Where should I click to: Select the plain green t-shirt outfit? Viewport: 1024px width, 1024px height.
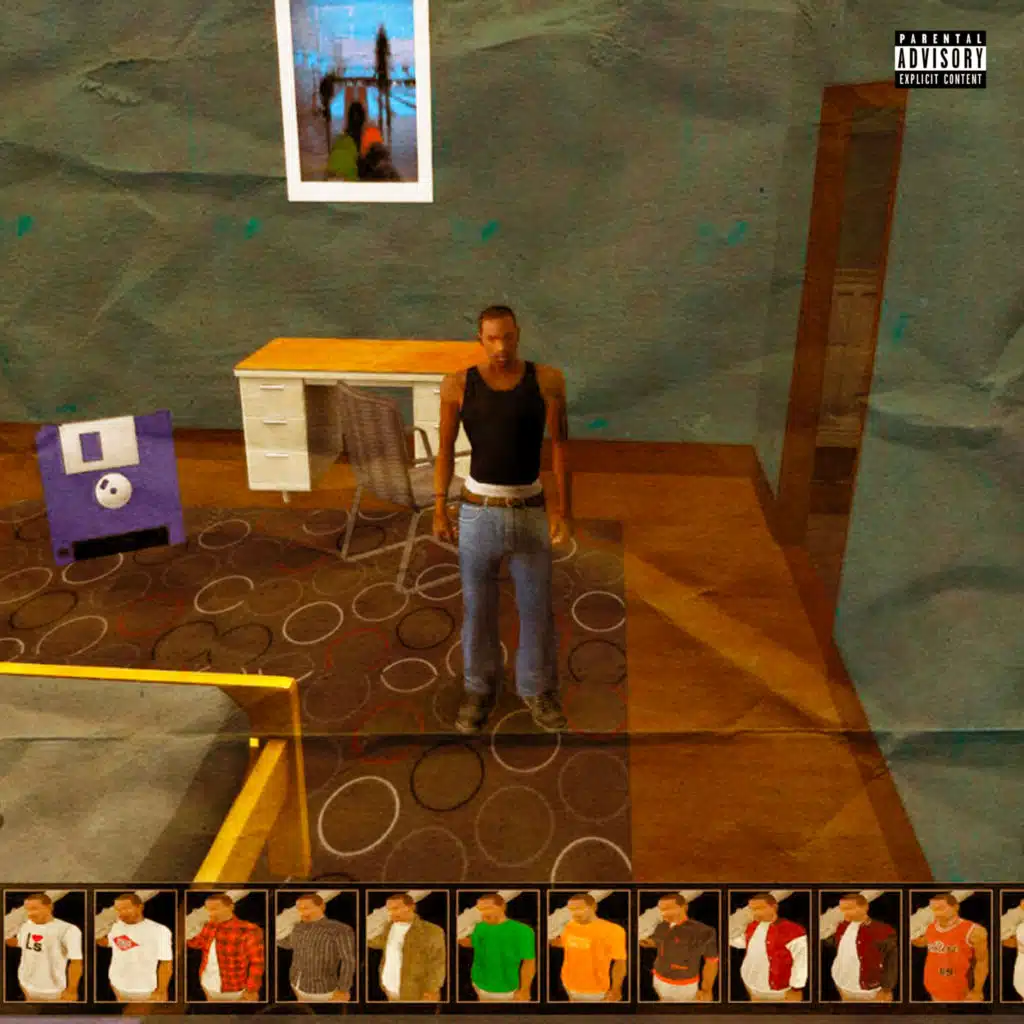point(497,945)
